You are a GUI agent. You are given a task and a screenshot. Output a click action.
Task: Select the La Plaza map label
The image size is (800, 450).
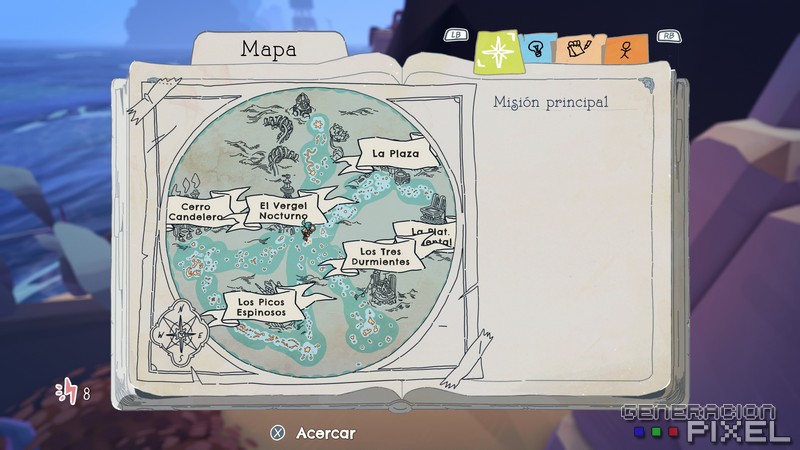coord(394,154)
